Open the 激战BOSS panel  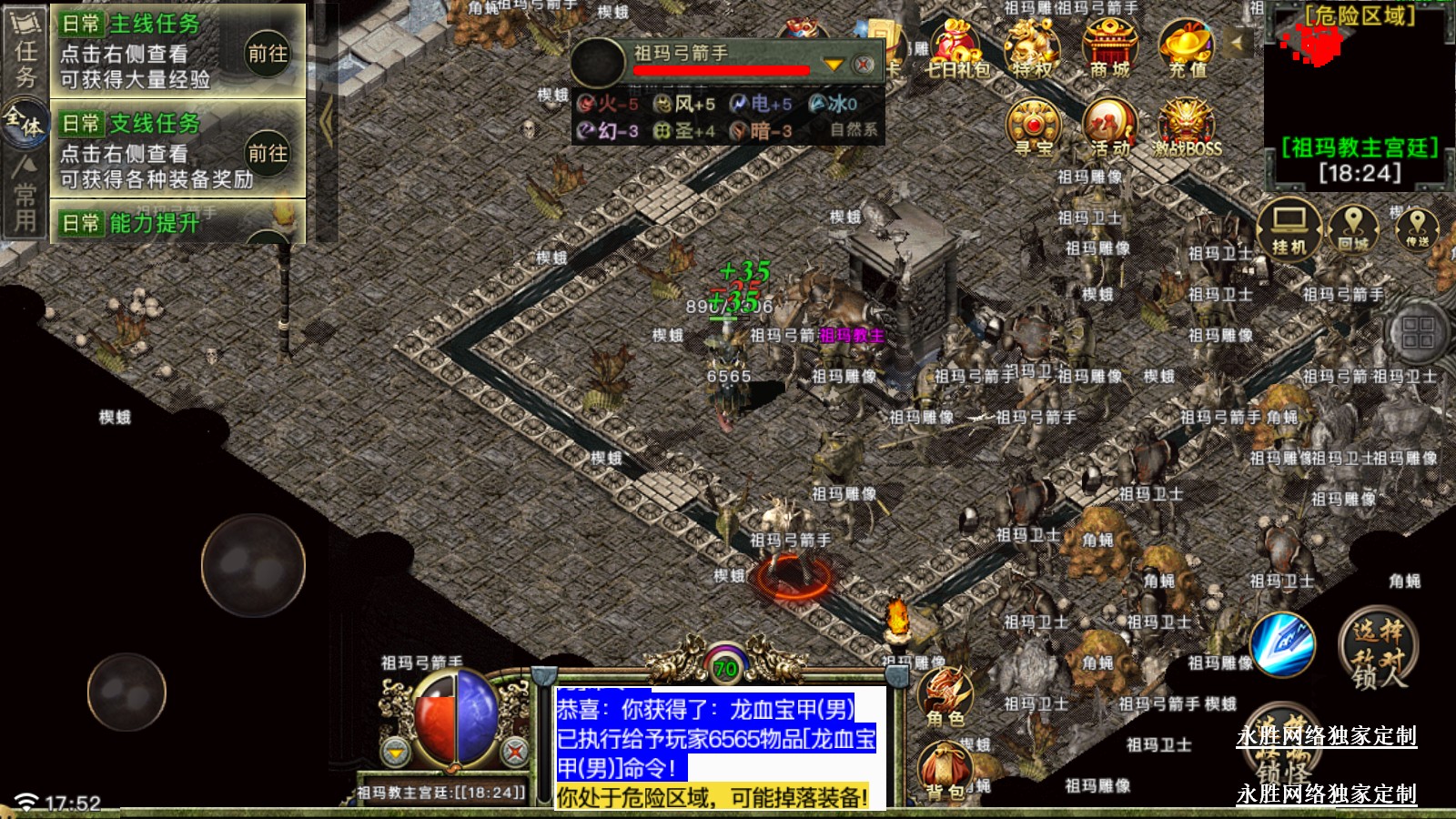[1187, 127]
